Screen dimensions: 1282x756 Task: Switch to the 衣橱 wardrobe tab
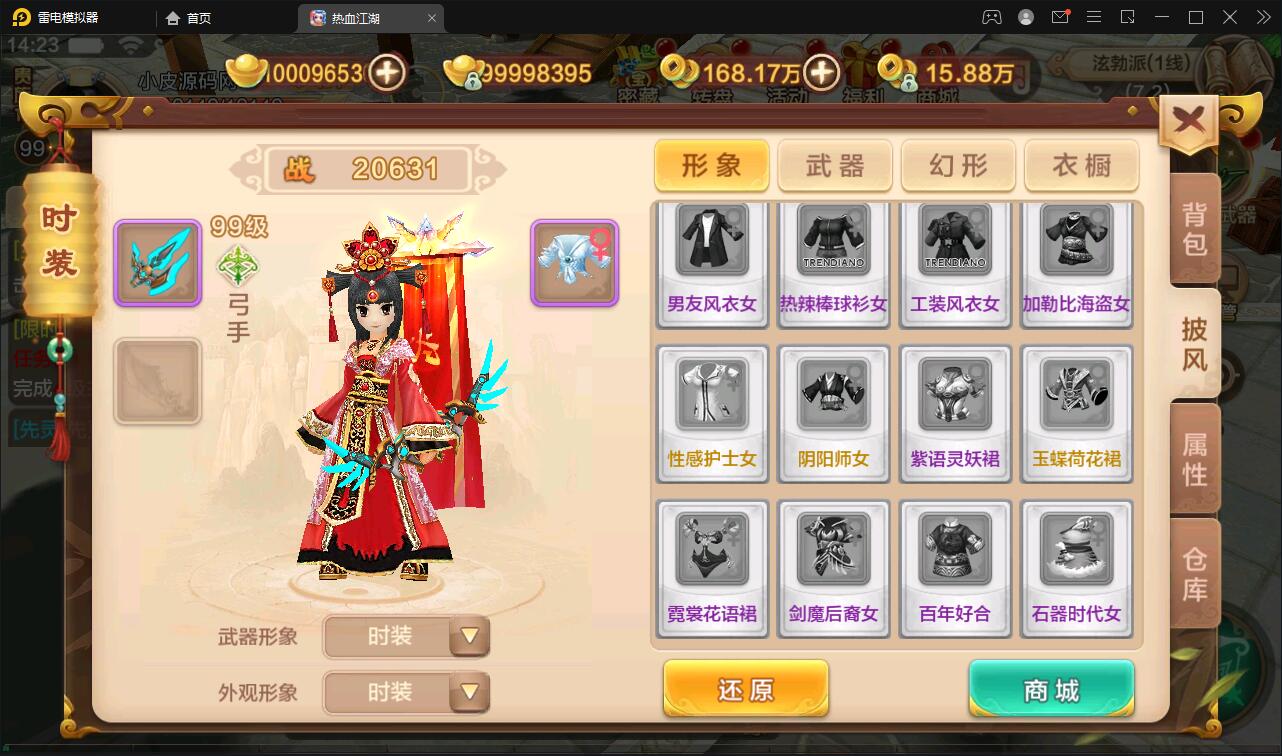(x=1081, y=166)
